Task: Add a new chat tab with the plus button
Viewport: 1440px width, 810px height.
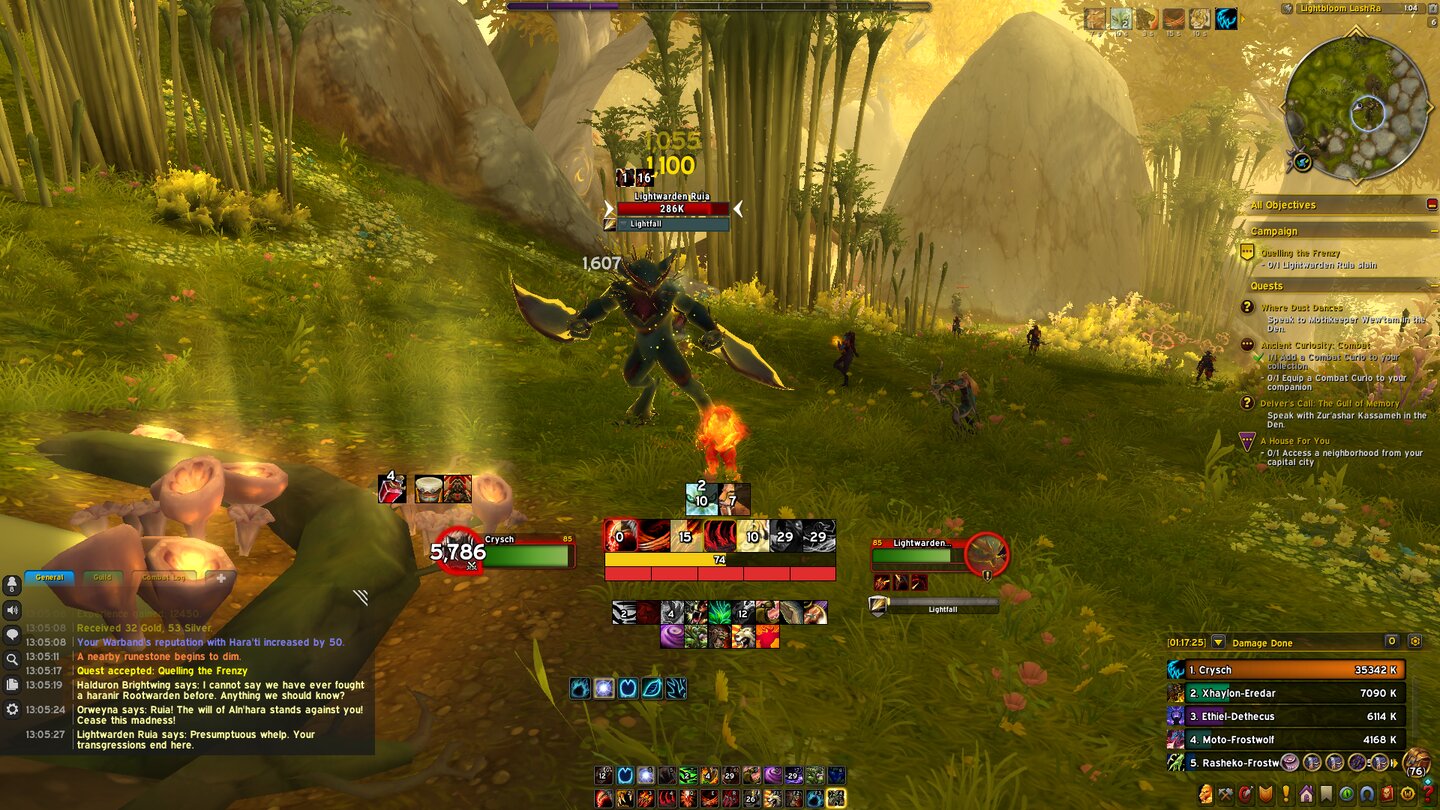Action: click(x=220, y=578)
